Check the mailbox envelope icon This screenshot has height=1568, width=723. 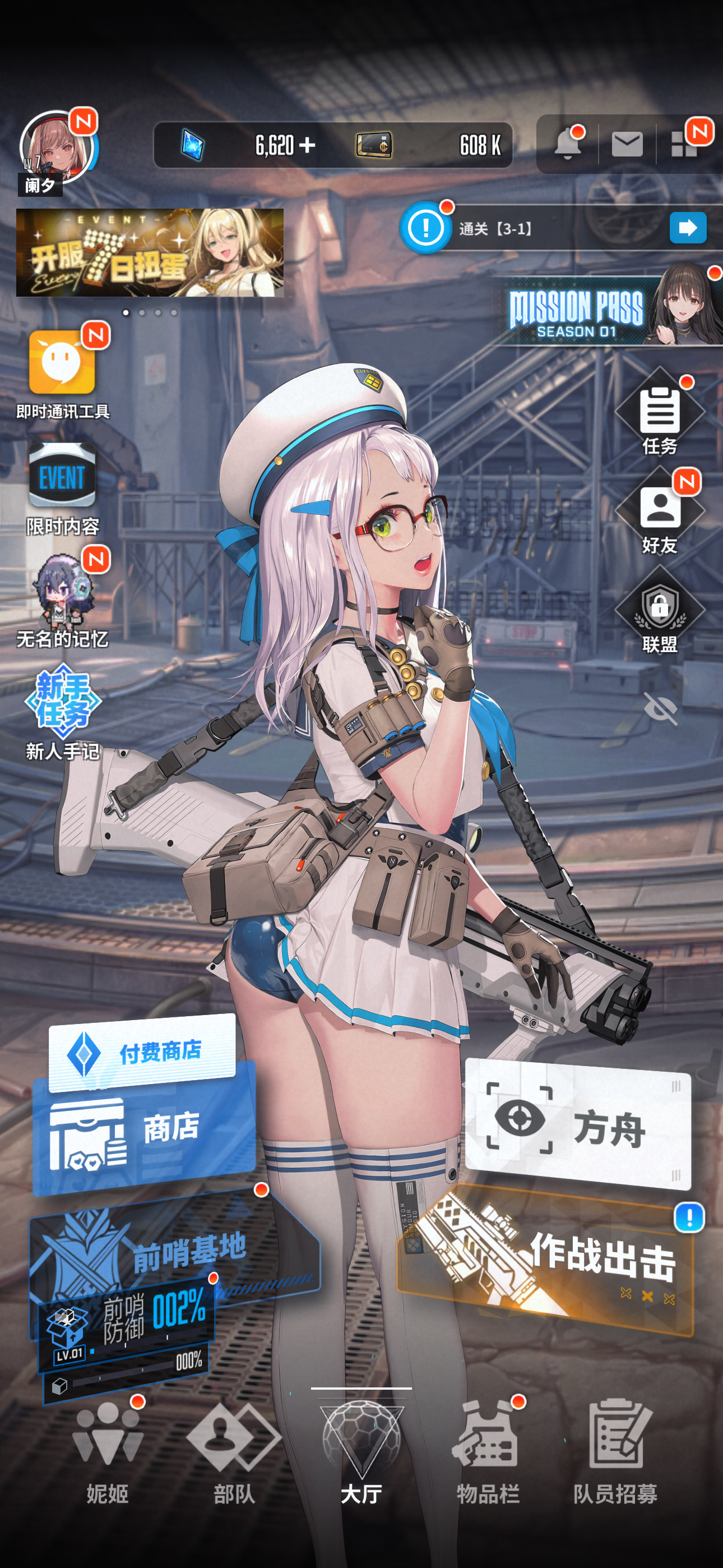tap(627, 145)
